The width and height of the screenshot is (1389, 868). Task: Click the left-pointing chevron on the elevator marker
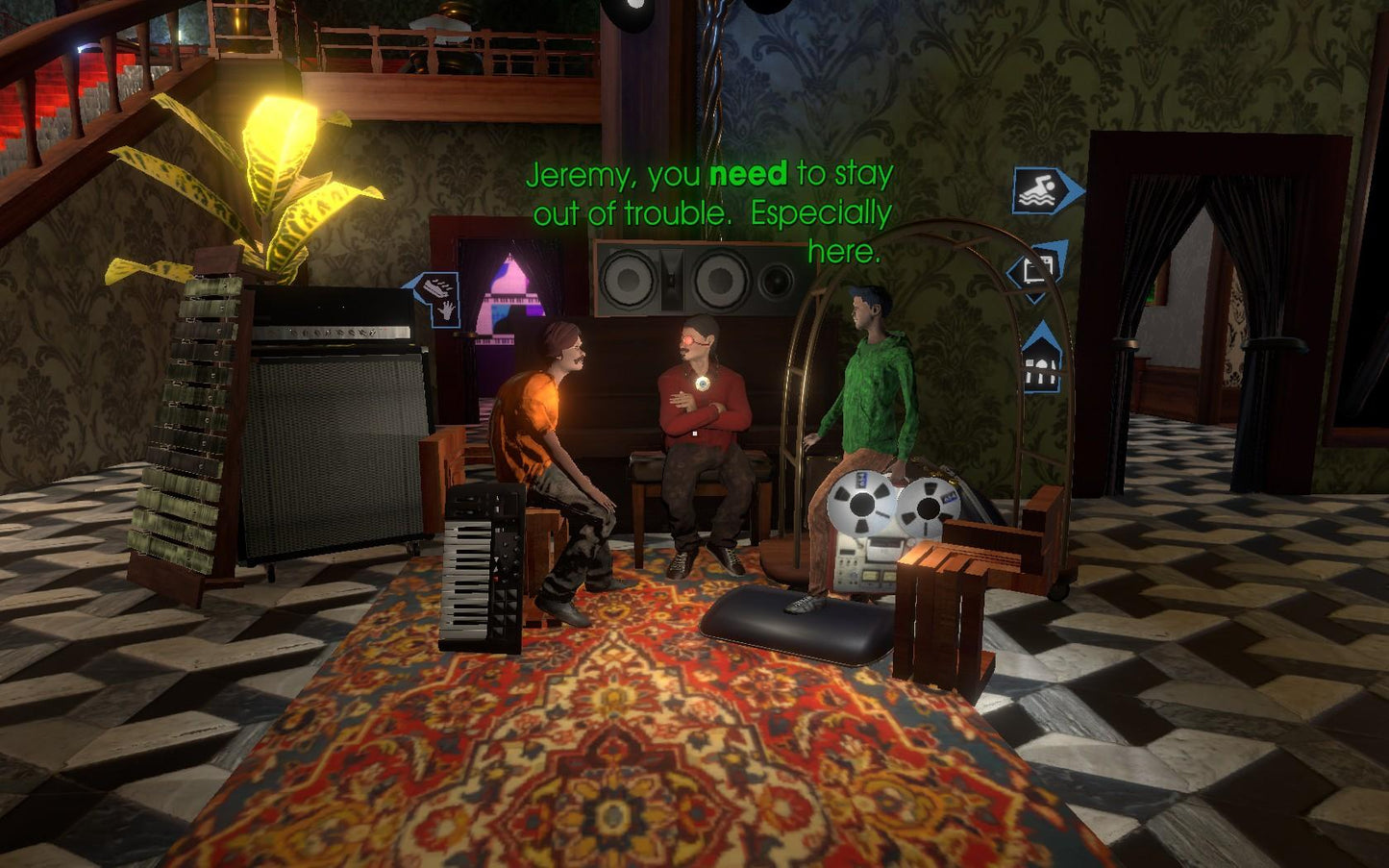click(x=1013, y=270)
